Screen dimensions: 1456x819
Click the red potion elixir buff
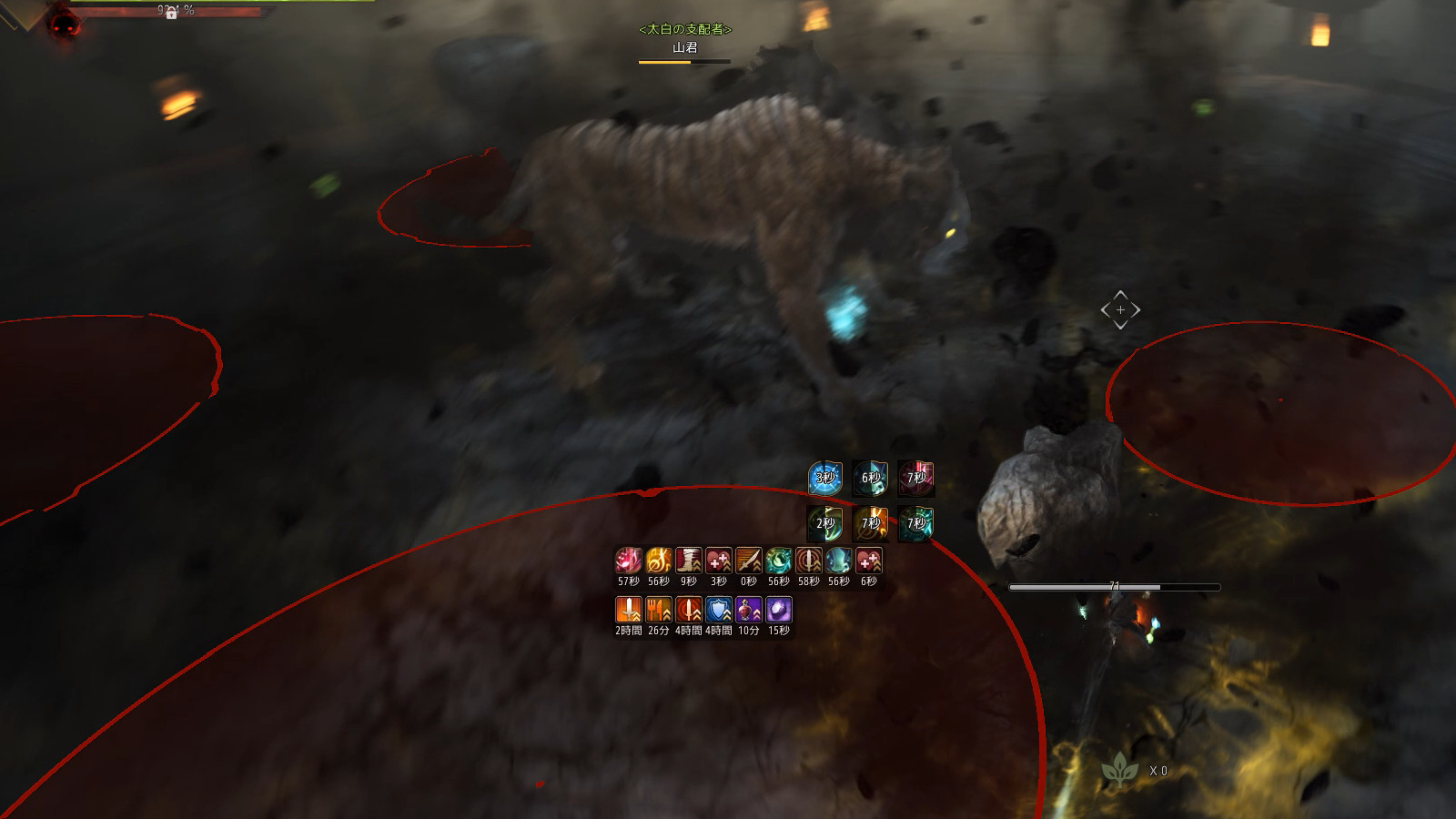pos(748,609)
